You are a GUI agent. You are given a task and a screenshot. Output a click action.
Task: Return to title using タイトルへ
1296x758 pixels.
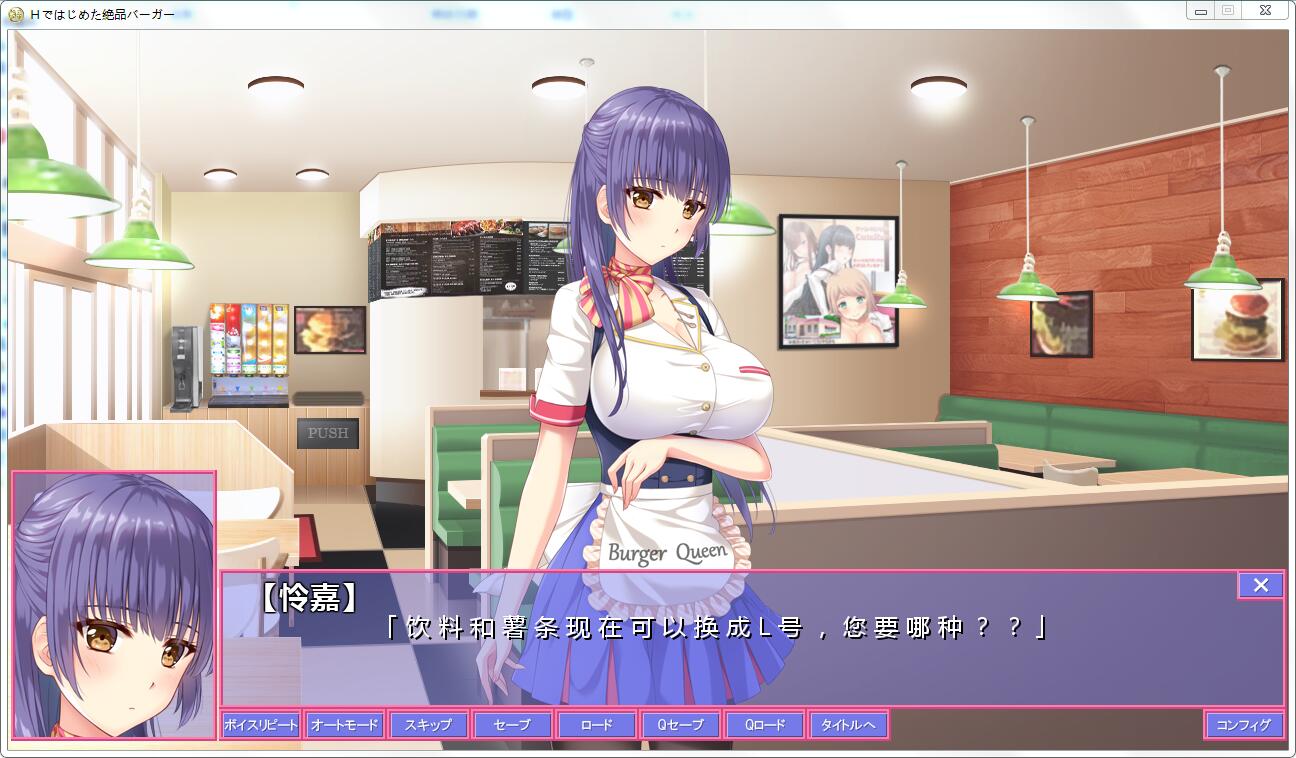pyautogui.click(x=848, y=724)
